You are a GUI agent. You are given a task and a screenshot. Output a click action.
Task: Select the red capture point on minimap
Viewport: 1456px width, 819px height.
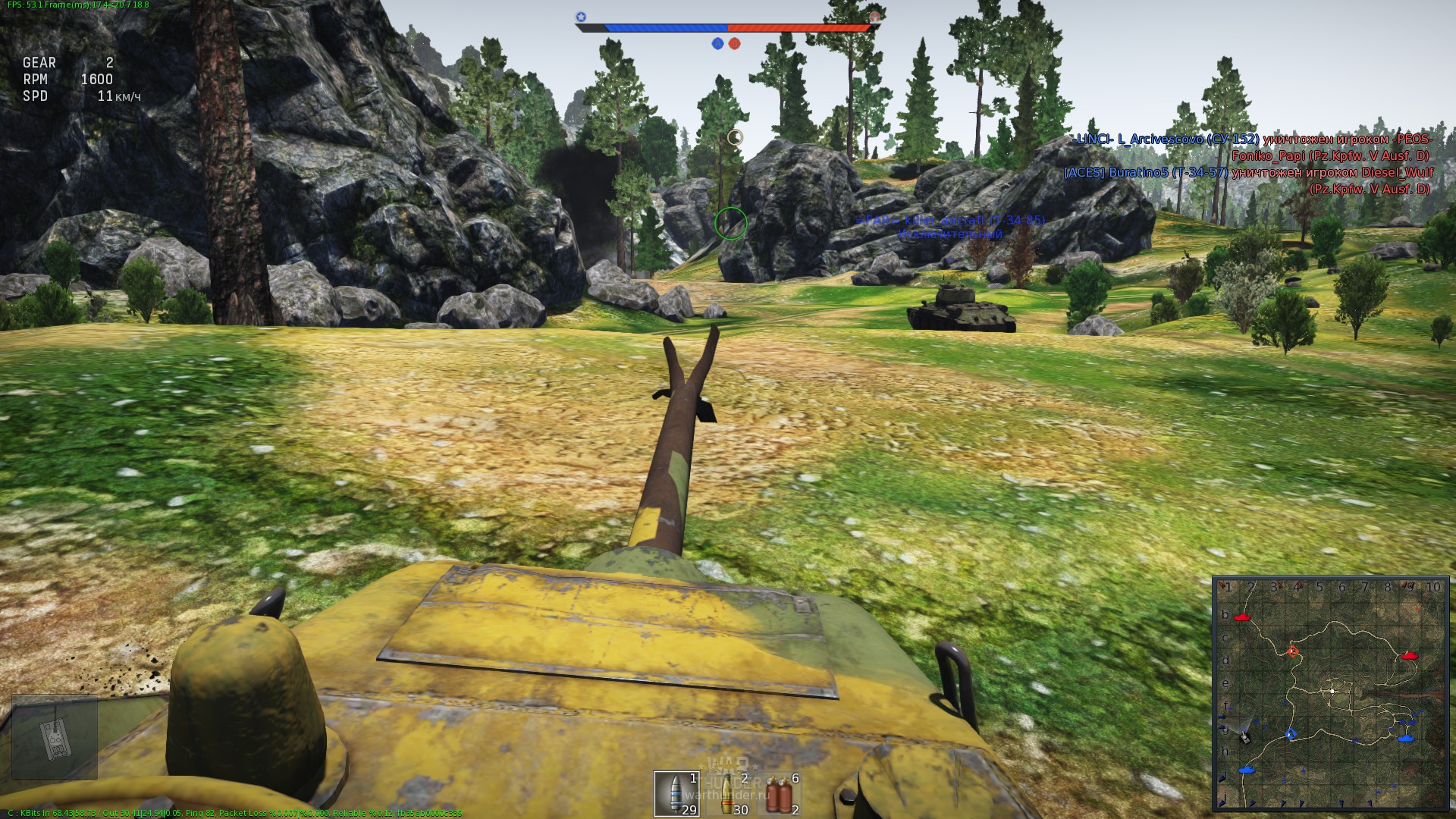click(x=1293, y=651)
